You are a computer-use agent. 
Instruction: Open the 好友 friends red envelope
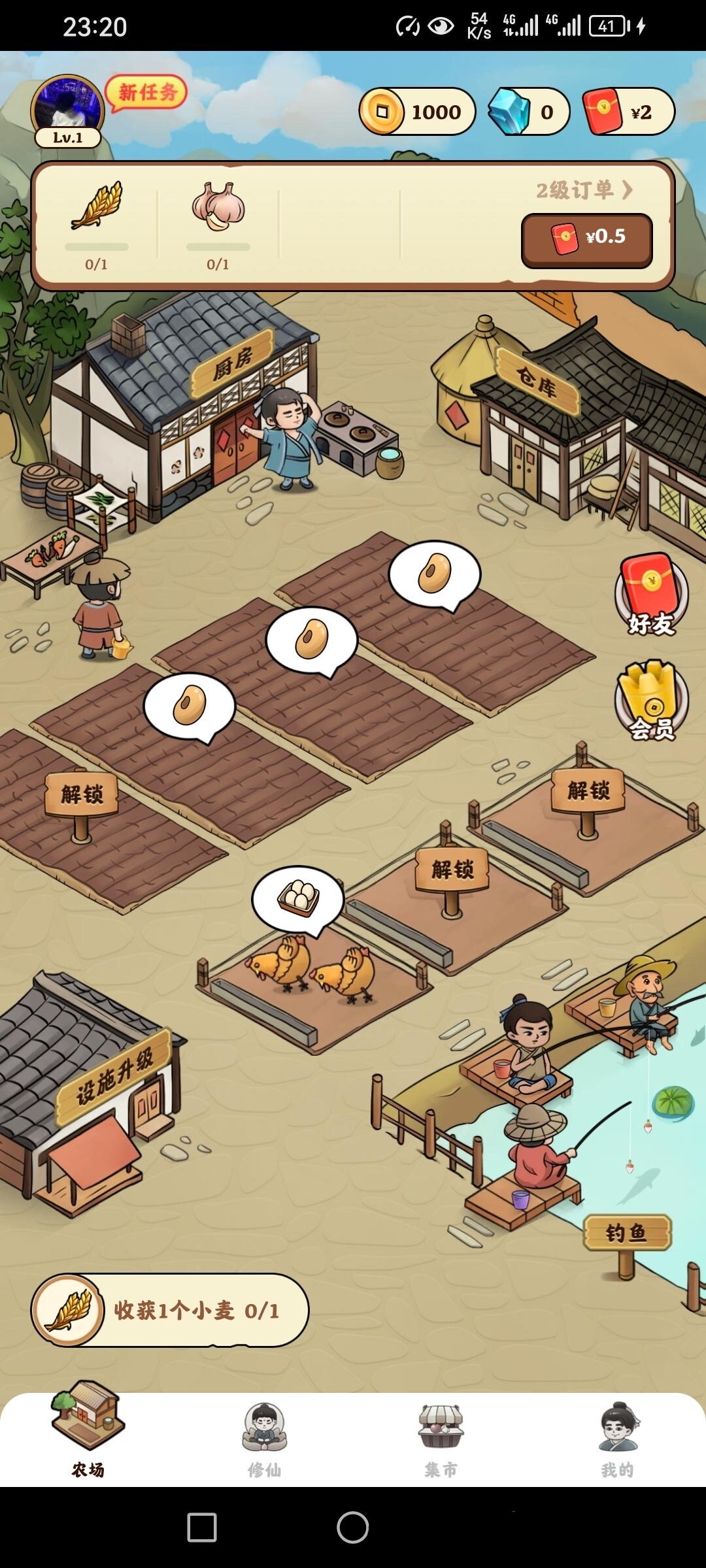tap(651, 595)
